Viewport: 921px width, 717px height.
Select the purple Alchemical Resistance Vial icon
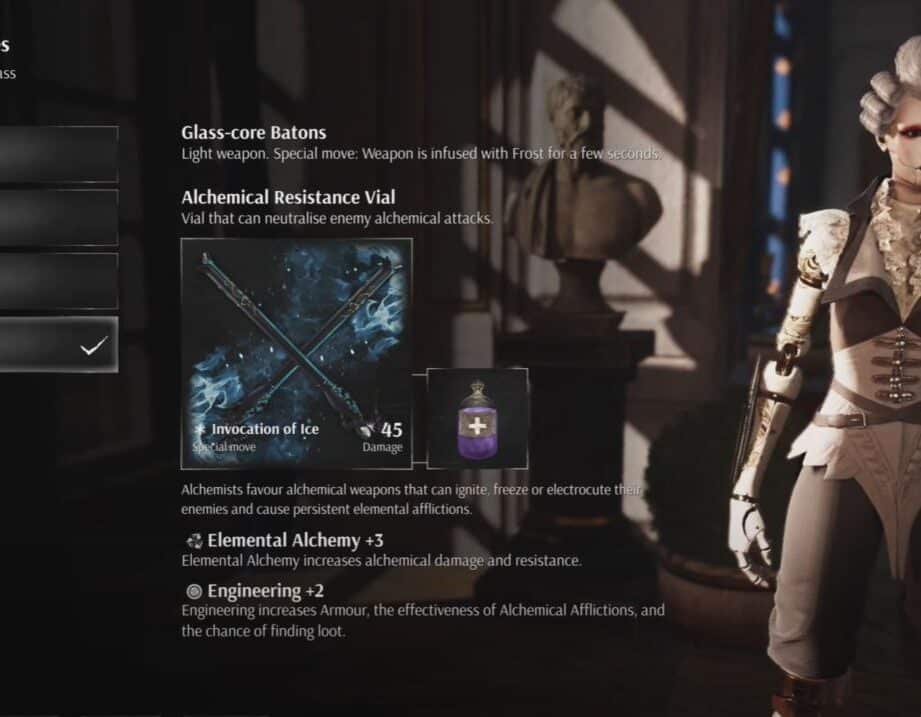(477, 418)
